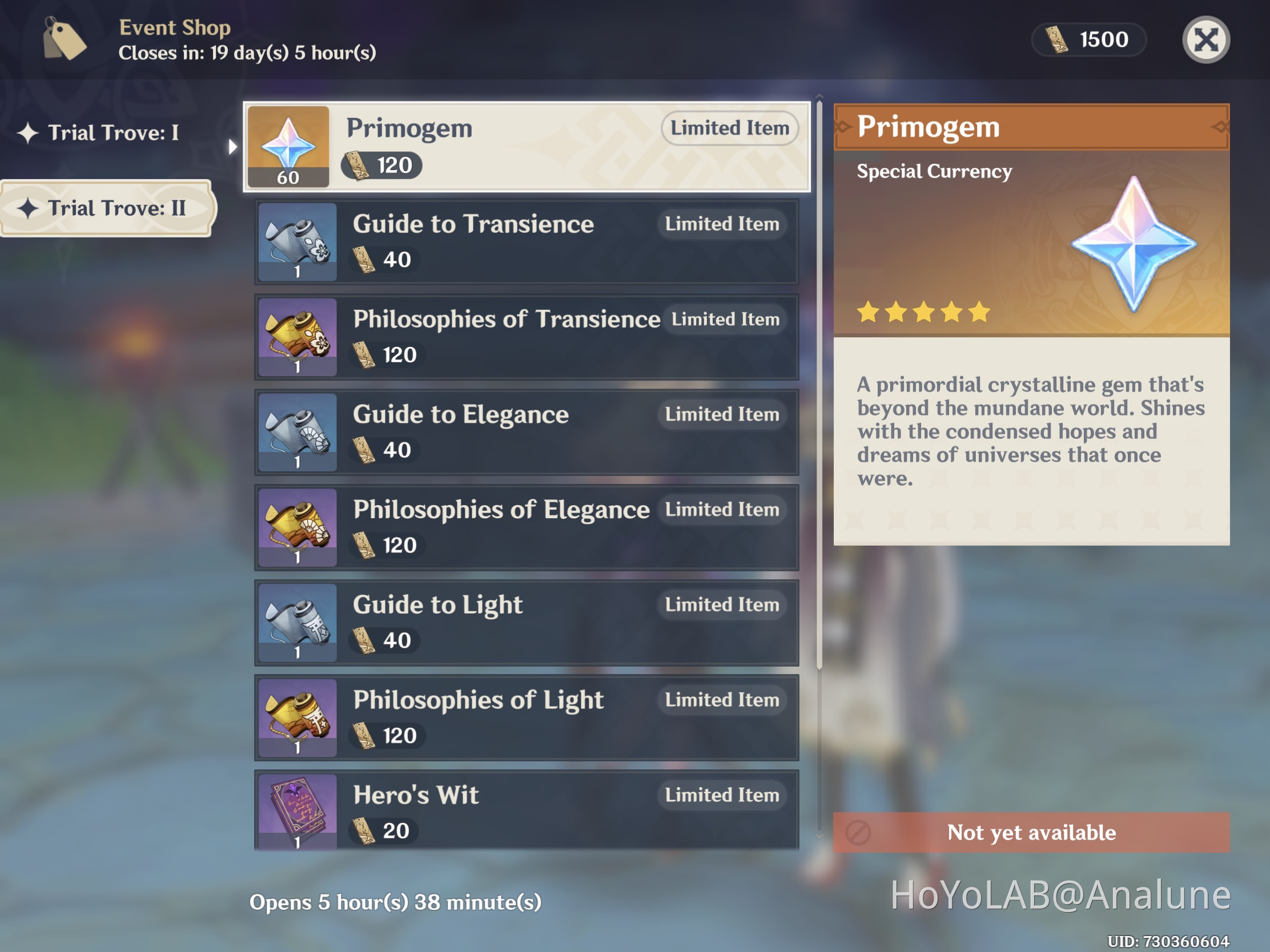Switch to Trial Trove: II tab
Viewport: 1270px width, 952px height.
tap(107, 209)
